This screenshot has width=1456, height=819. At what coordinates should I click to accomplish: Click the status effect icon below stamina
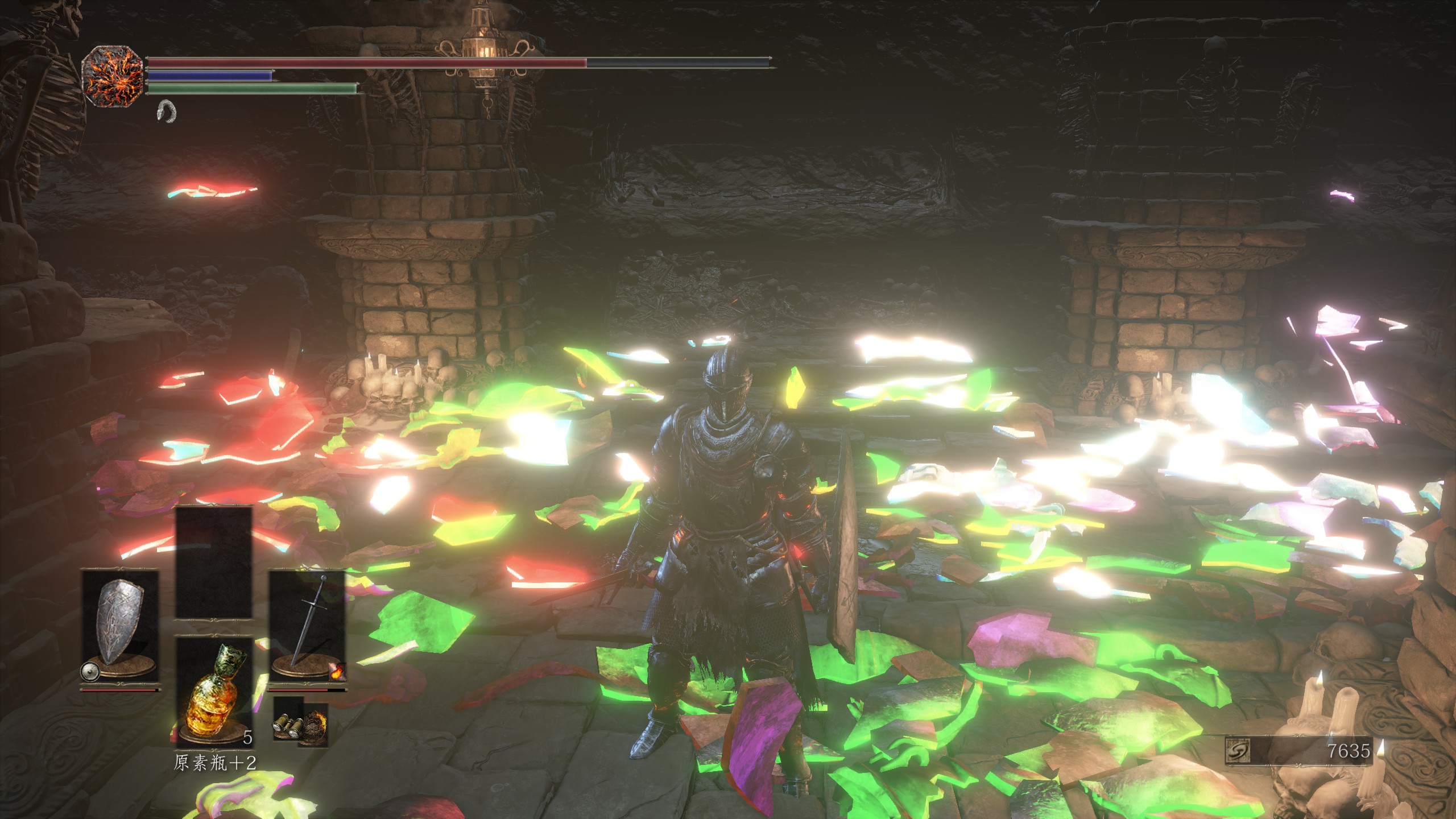click(166, 111)
